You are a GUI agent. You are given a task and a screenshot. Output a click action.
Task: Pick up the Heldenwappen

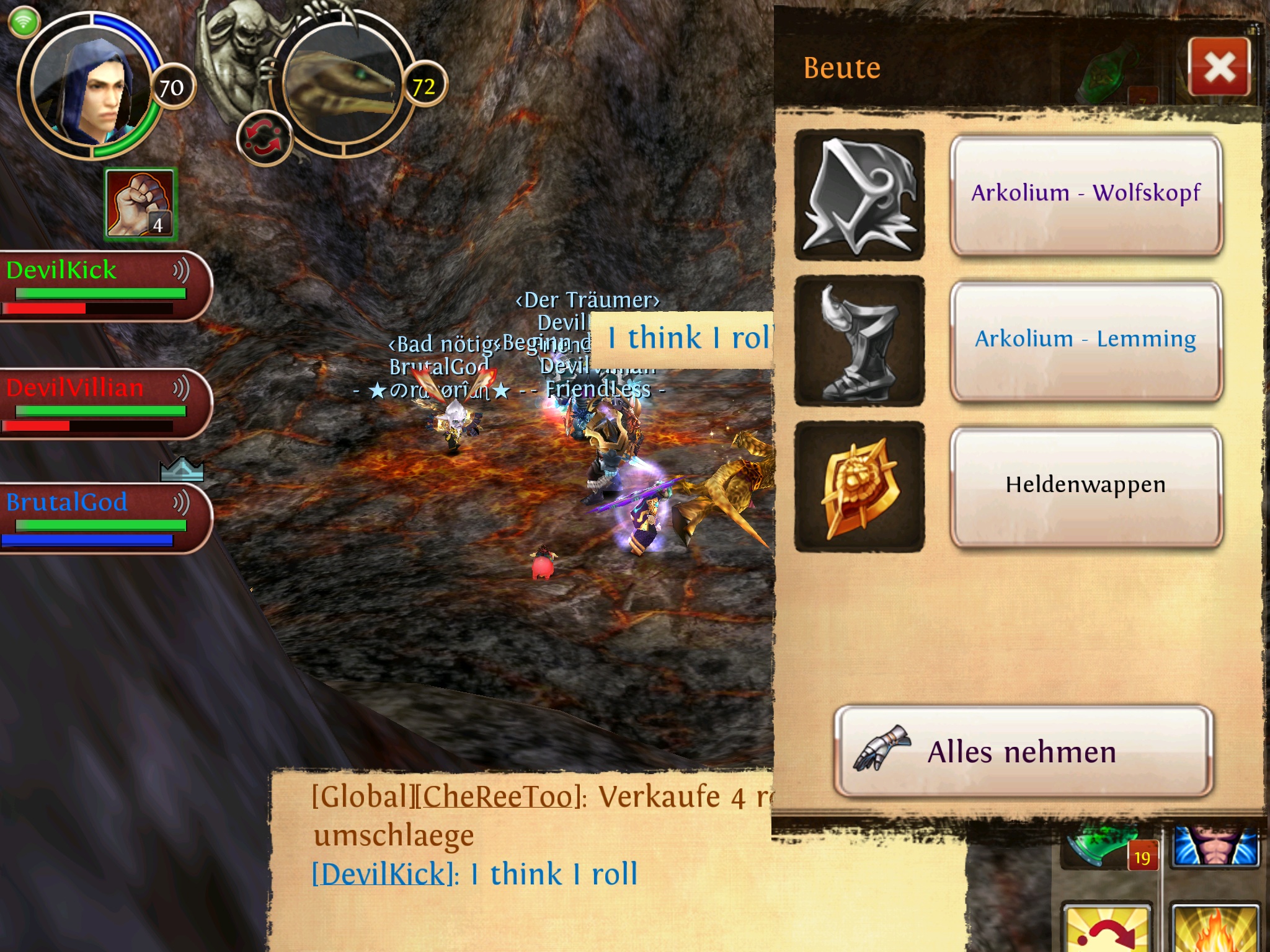tap(1085, 485)
